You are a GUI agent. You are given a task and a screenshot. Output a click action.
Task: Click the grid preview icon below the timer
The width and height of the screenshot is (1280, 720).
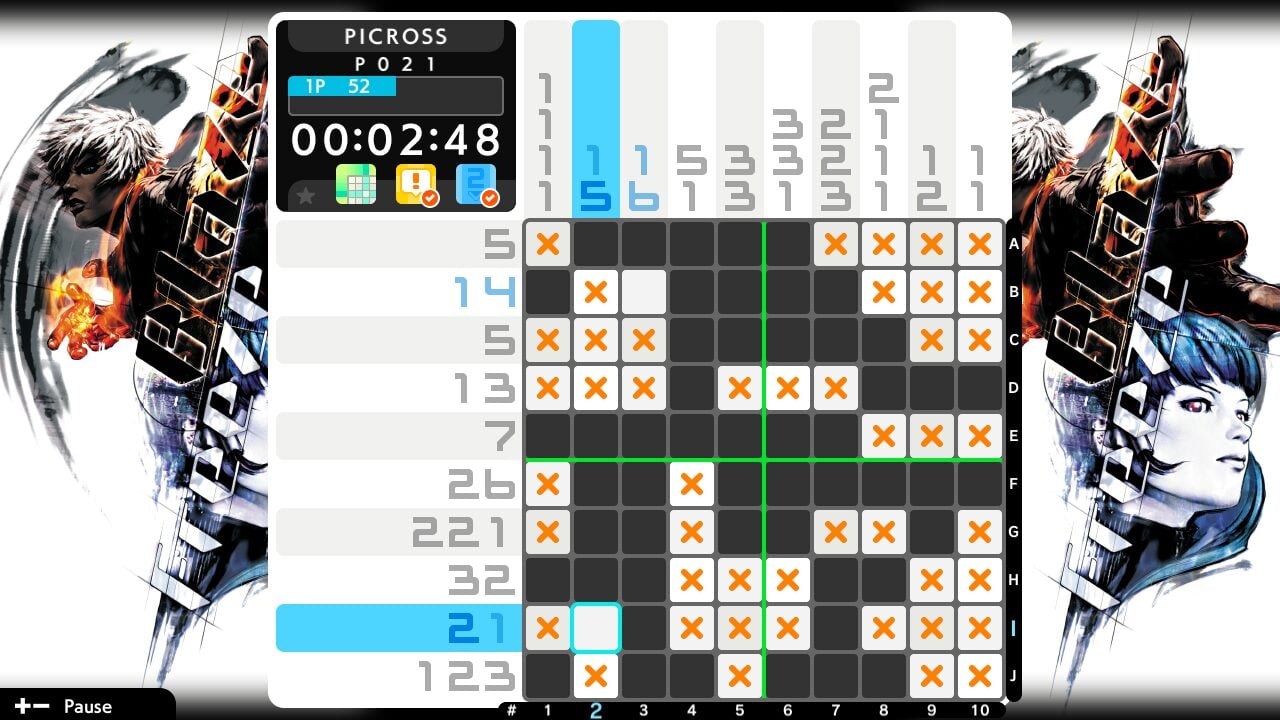click(356, 185)
